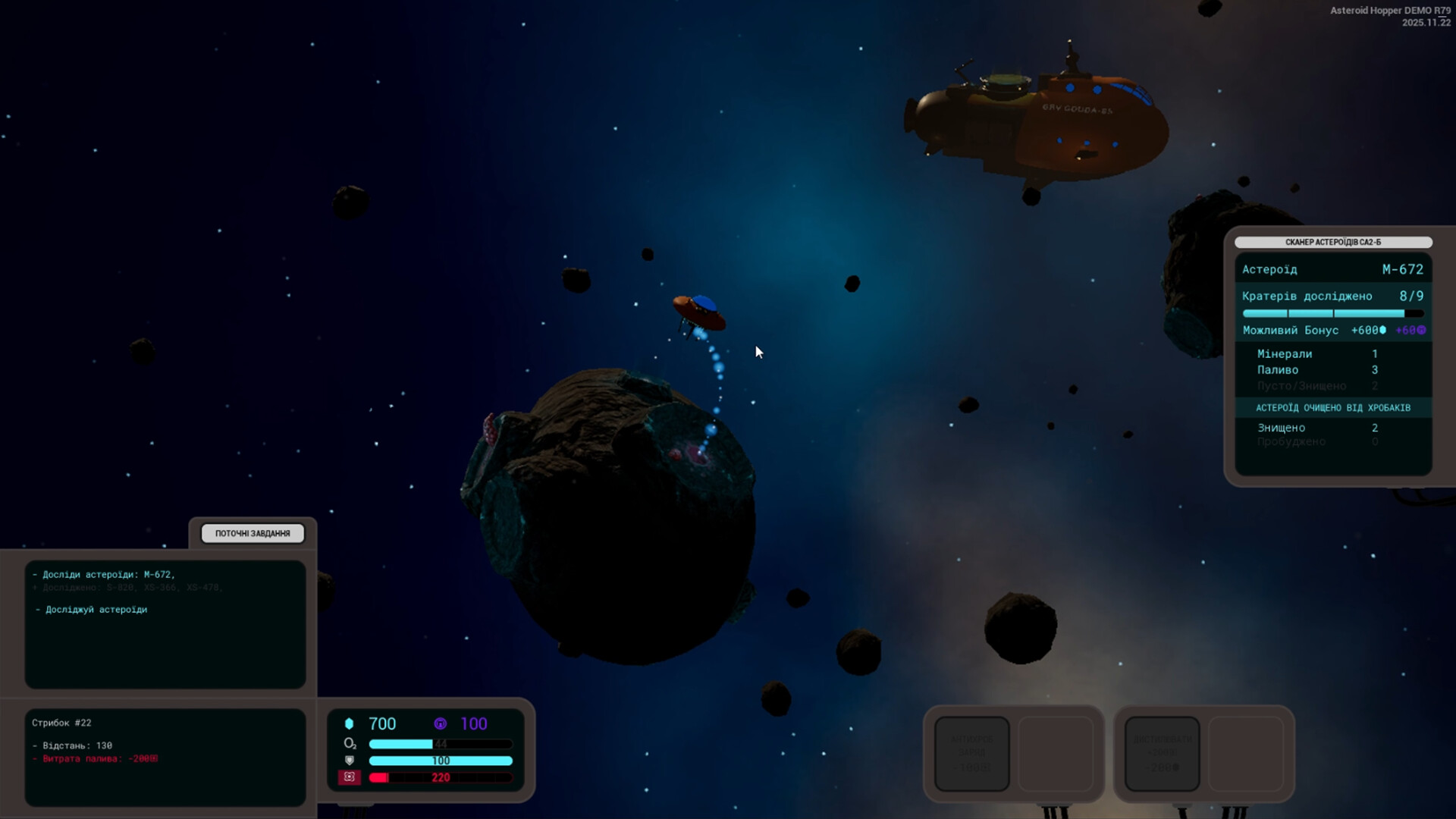Screen dimensions: 1456x819
Task: Click the O2 oxygen indicator icon
Action: pos(350,745)
